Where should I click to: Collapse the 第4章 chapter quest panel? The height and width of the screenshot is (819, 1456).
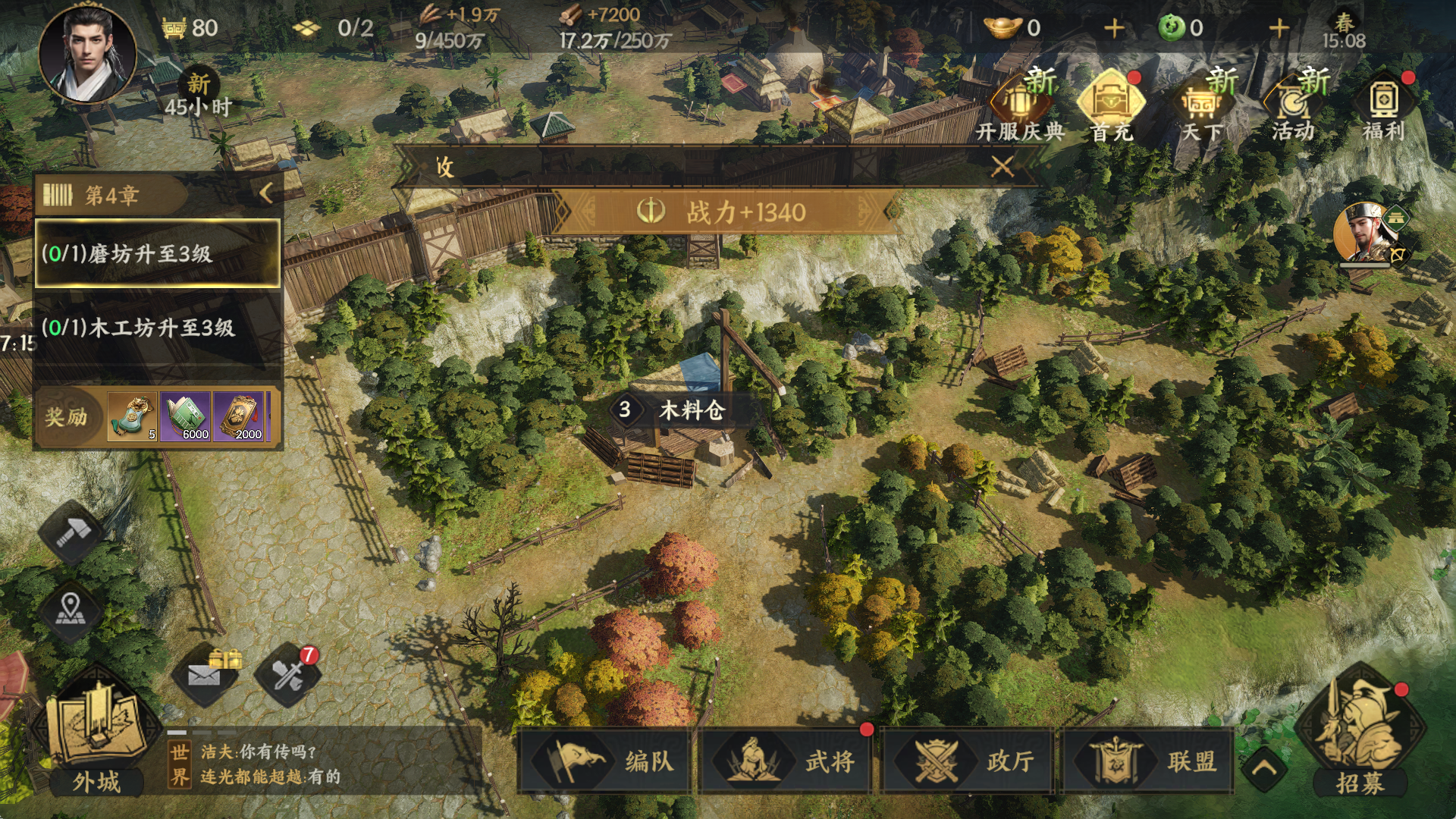[x=265, y=193]
